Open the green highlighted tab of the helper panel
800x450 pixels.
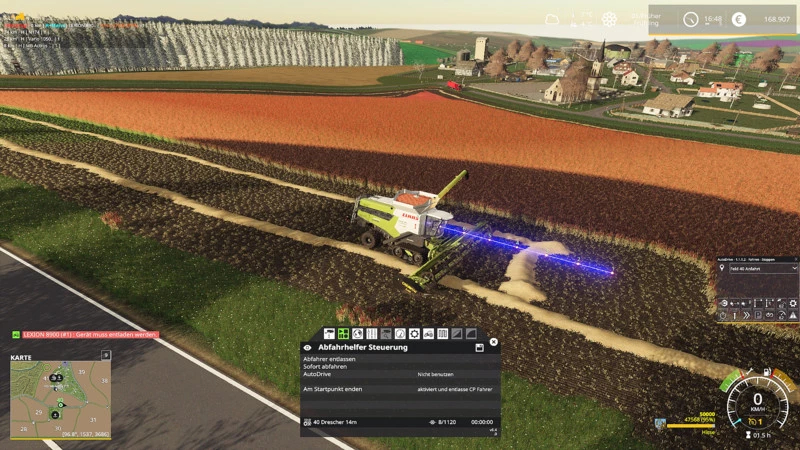tap(343, 333)
